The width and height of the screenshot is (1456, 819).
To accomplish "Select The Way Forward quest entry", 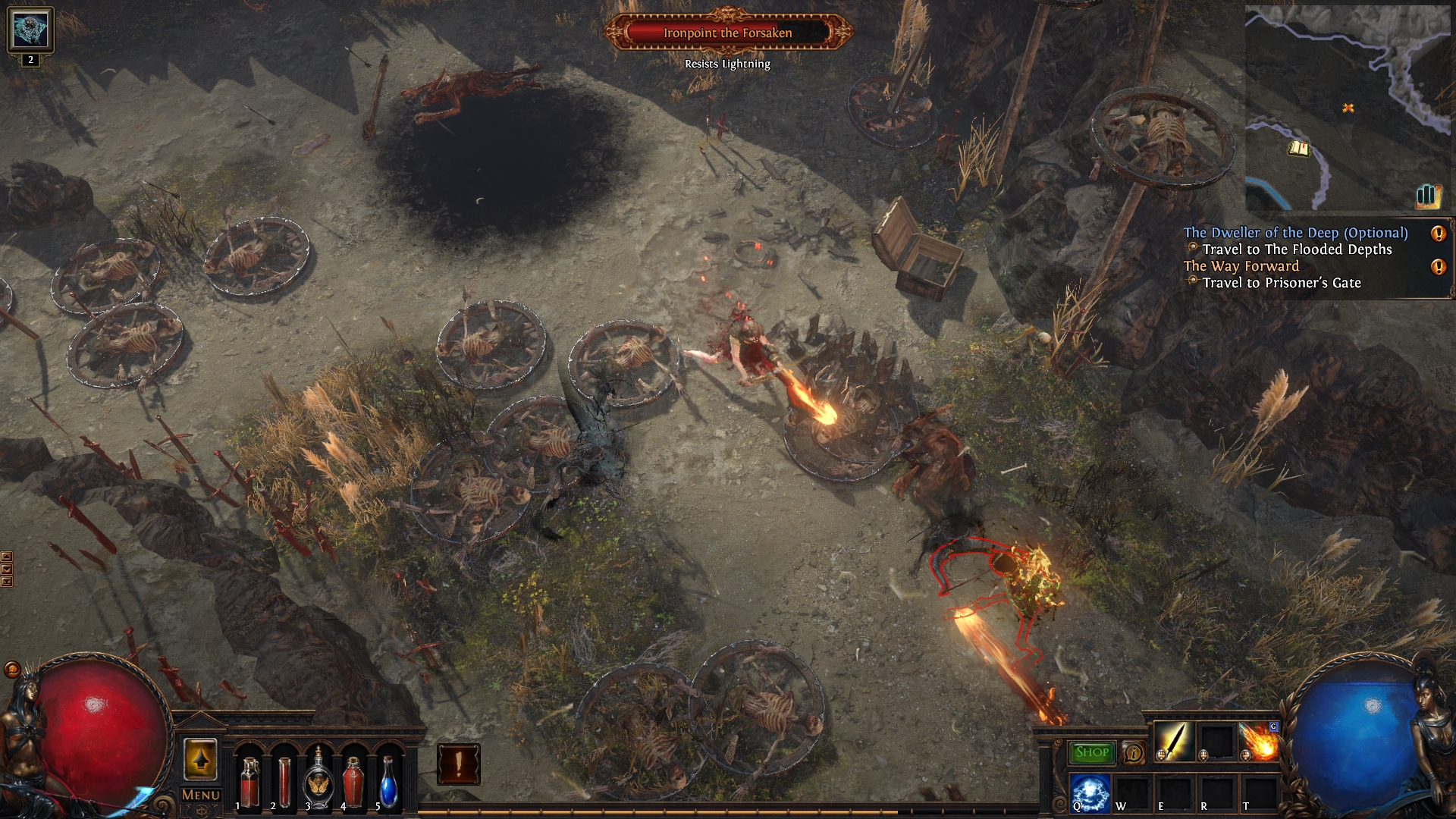I will (1241, 266).
